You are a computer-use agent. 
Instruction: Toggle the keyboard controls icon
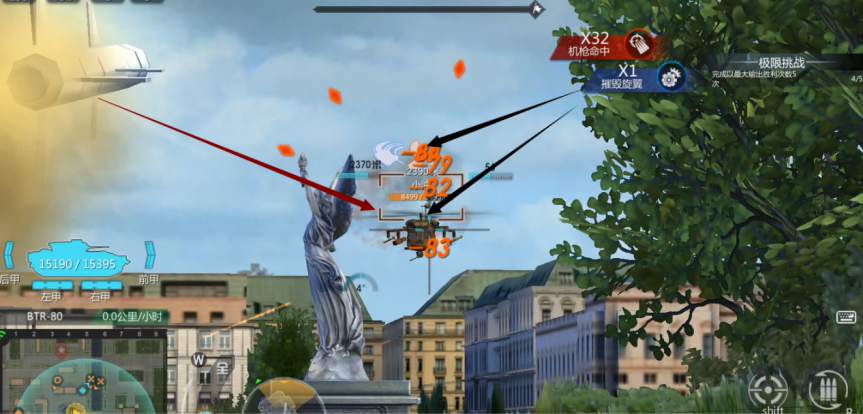[x=845, y=318]
